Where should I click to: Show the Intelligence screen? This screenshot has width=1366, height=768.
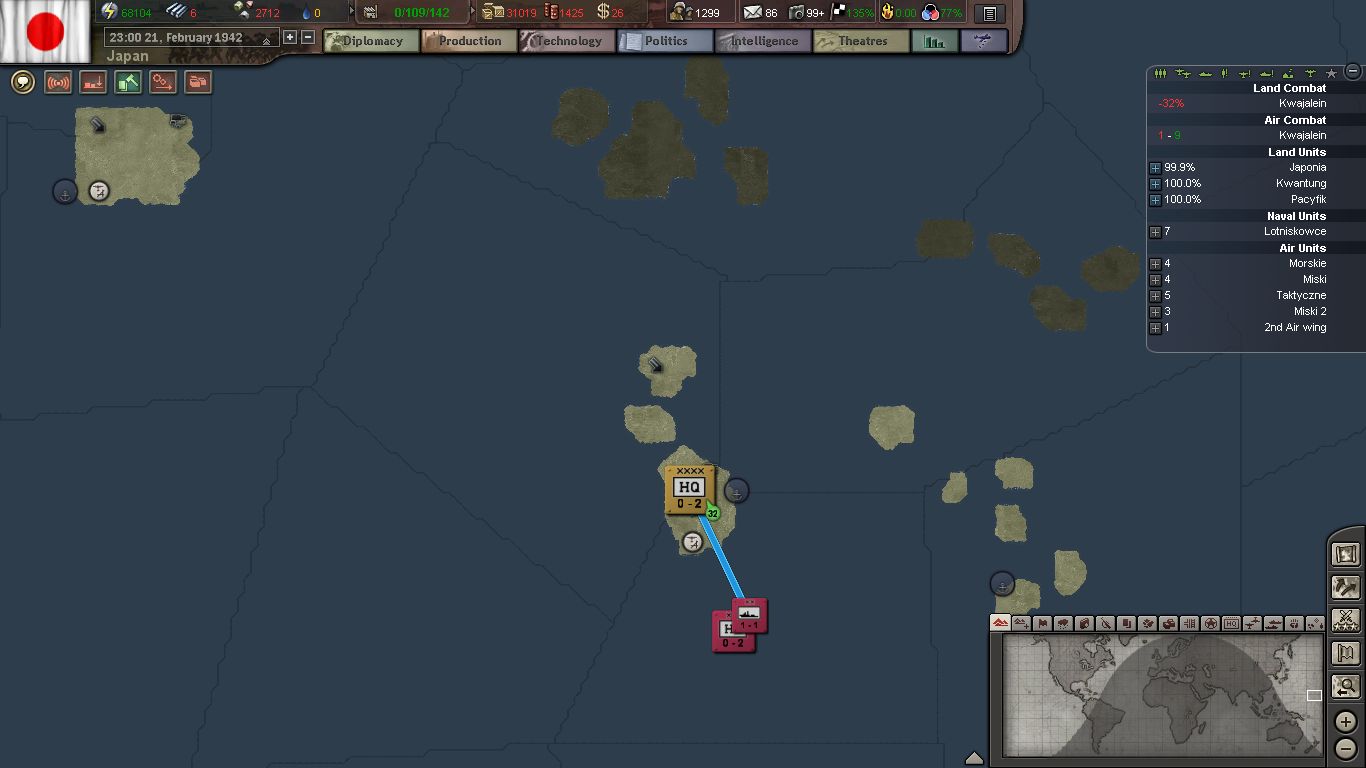(763, 41)
